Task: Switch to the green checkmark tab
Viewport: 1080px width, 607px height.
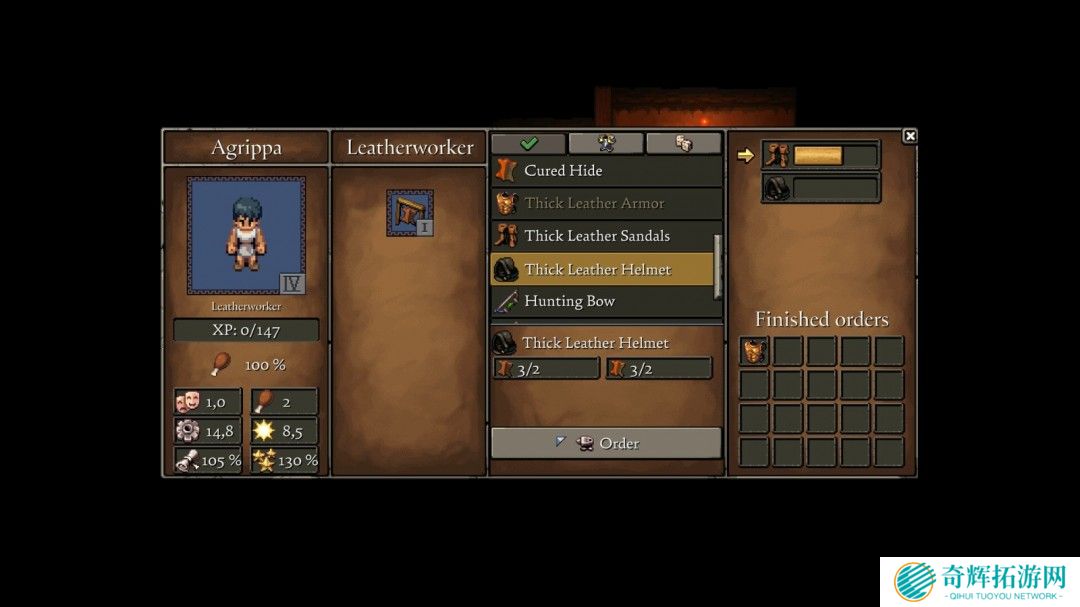Action: click(x=528, y=143)
